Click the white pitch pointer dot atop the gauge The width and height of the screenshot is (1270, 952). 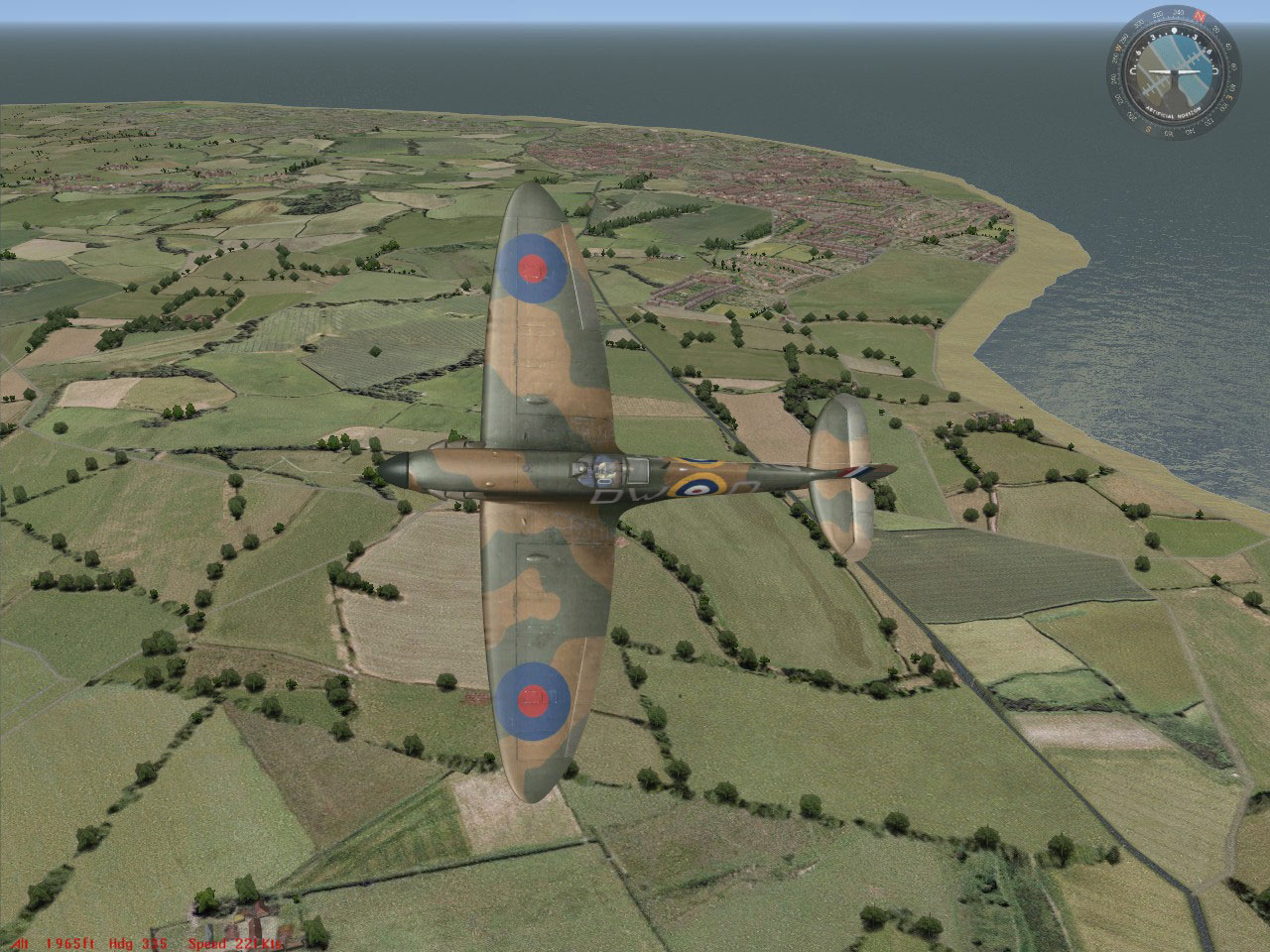(1174, 30)
